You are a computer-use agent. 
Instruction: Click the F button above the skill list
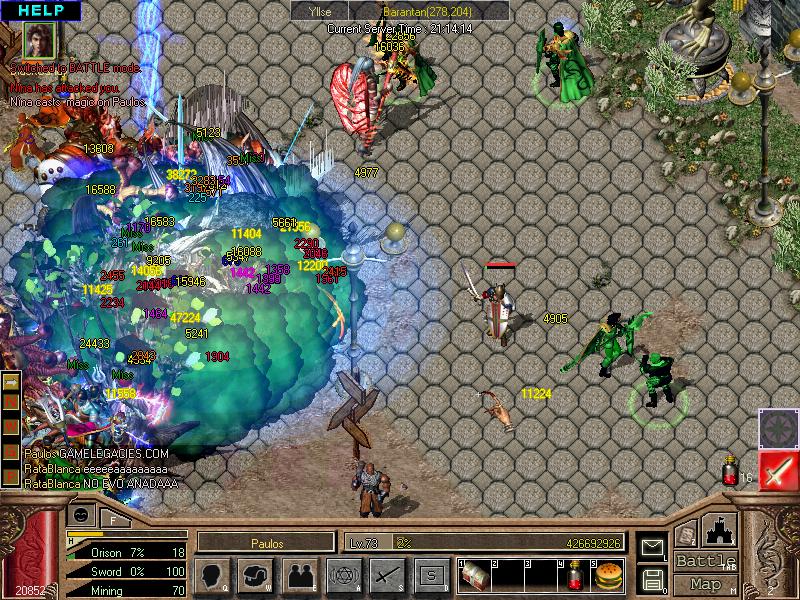(x=113, y=518)
